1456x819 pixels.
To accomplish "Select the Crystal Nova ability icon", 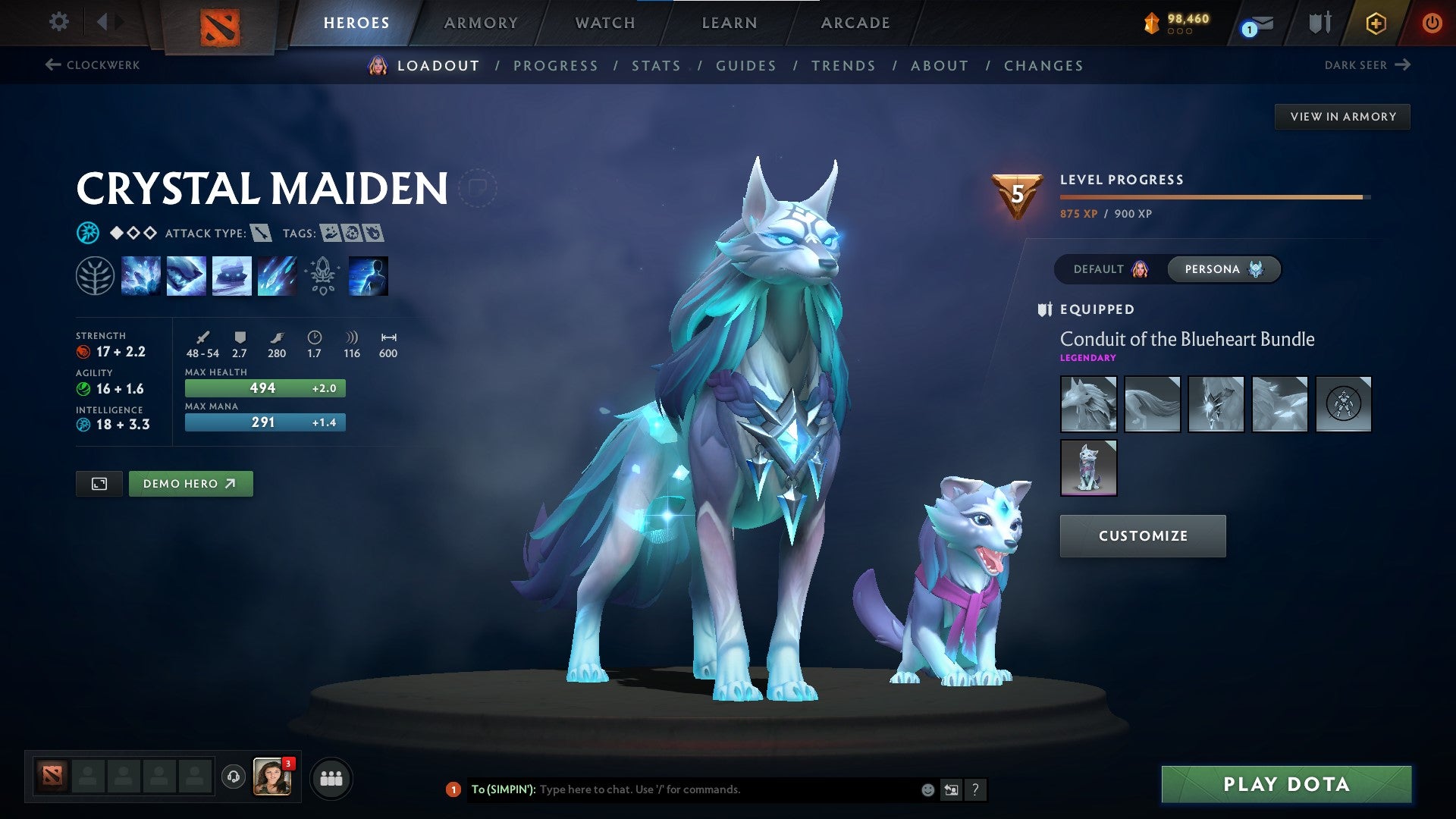I will [142, 275].
